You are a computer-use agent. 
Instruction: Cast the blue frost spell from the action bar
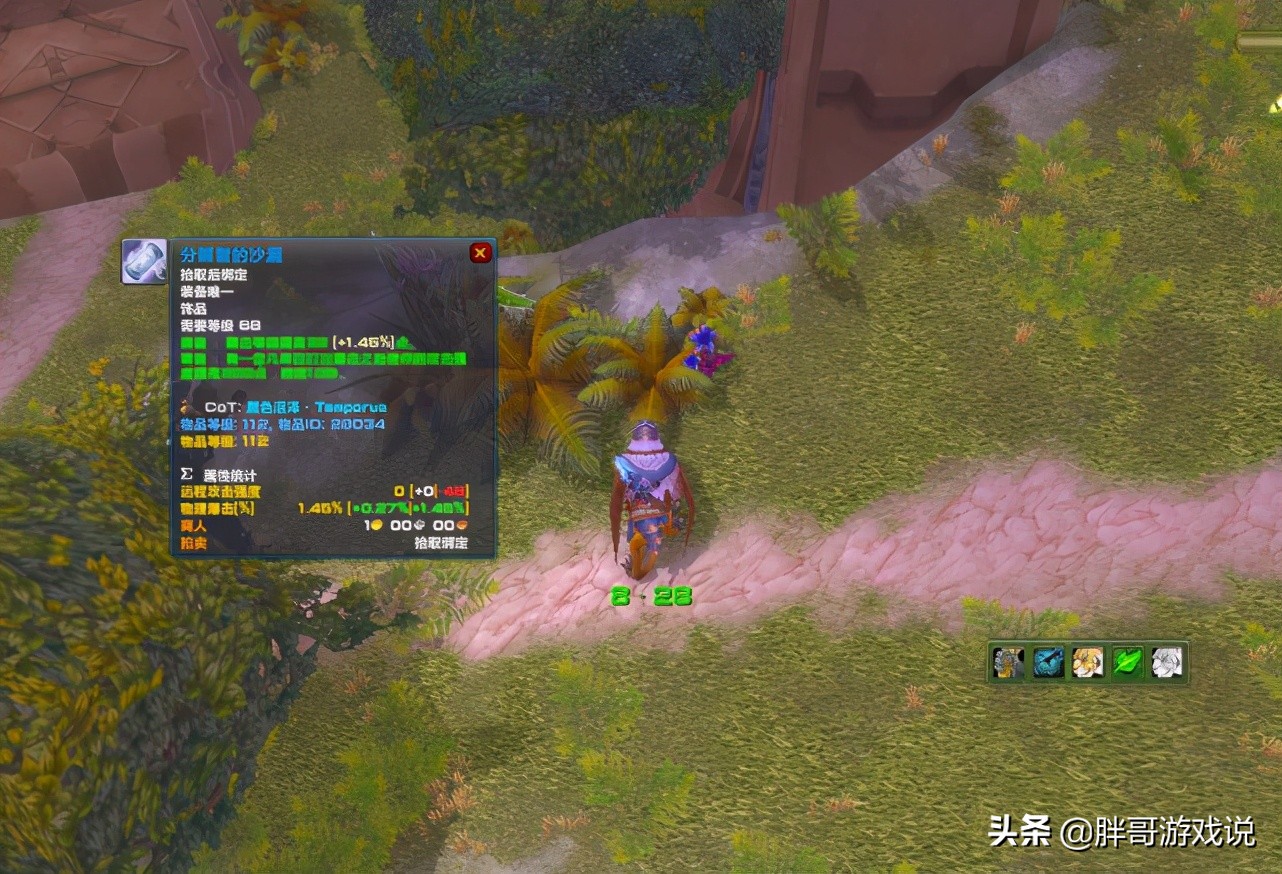(1047, 663)
